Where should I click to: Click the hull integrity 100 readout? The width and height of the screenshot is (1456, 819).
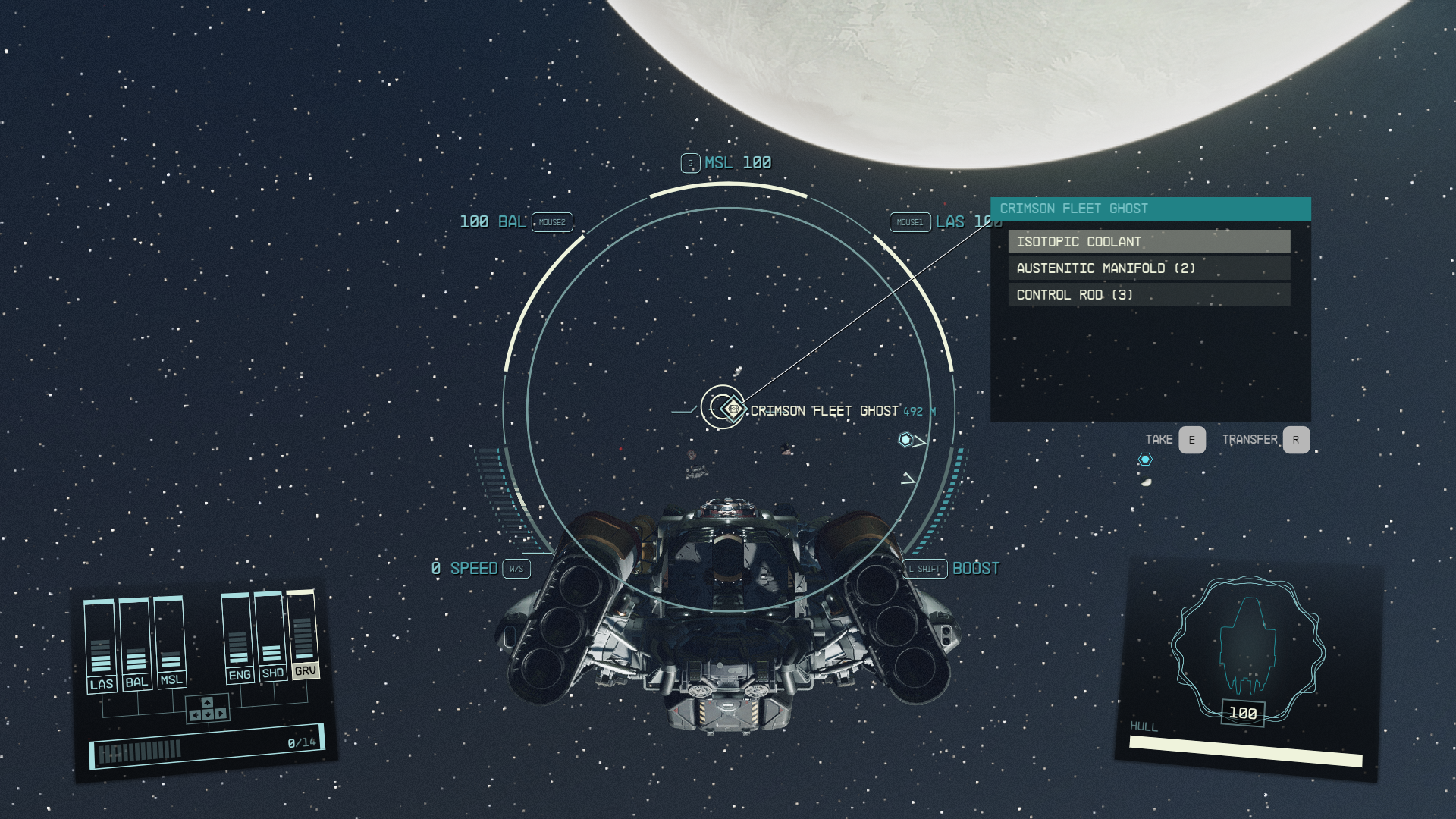pyautogui.click(x=1242, y=713)
